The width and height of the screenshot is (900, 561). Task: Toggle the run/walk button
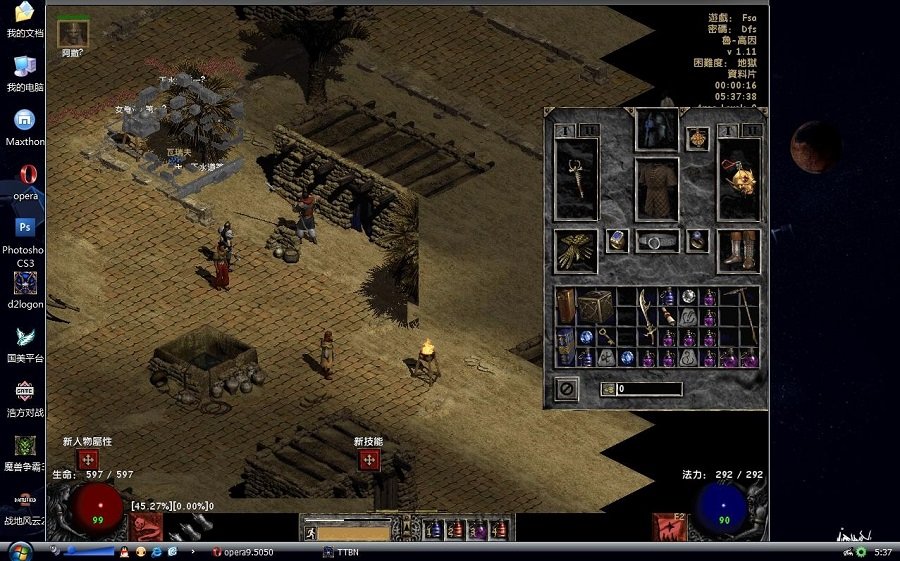(310, 533)
